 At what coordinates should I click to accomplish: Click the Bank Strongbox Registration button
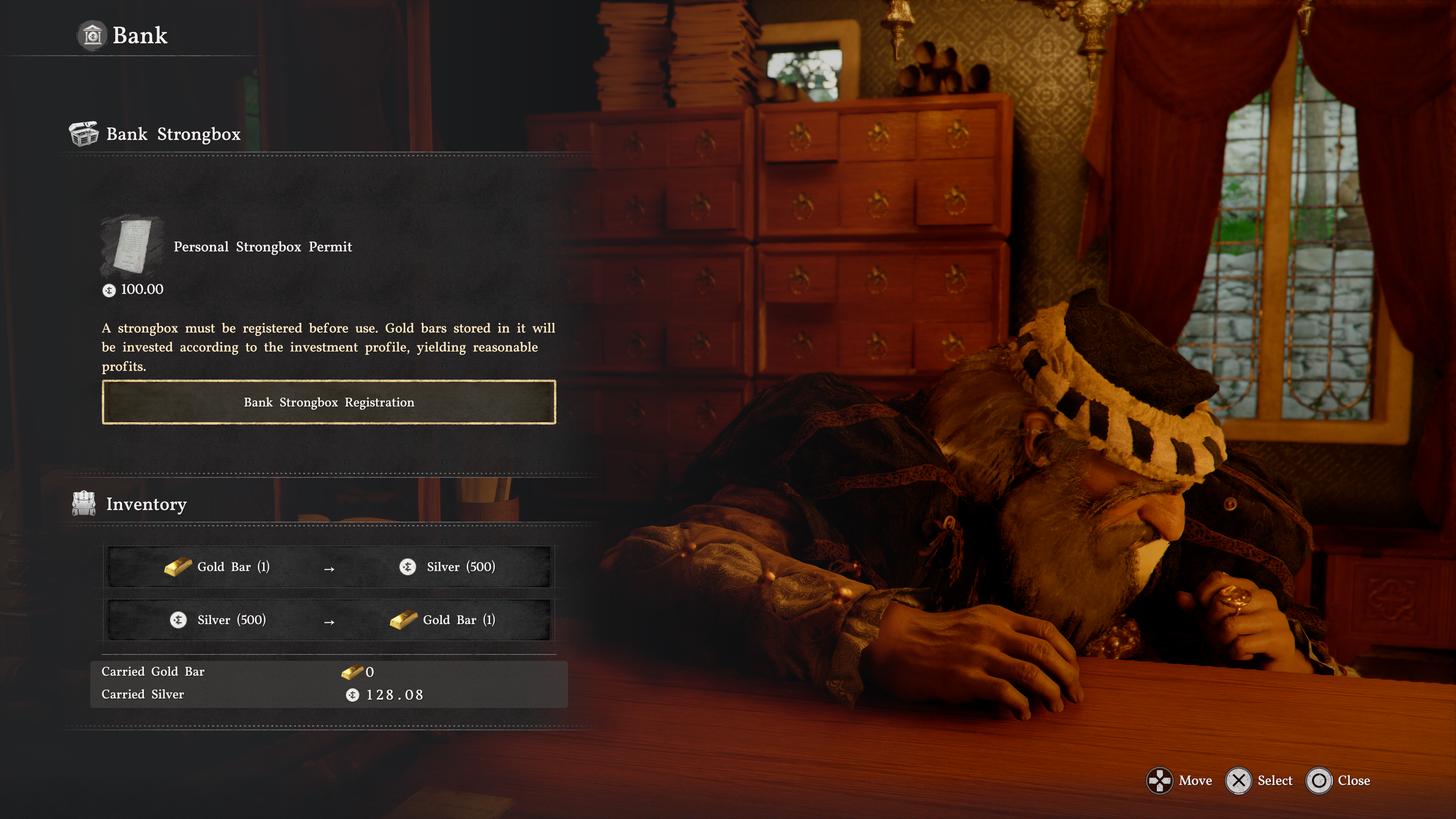click(328, 402)
